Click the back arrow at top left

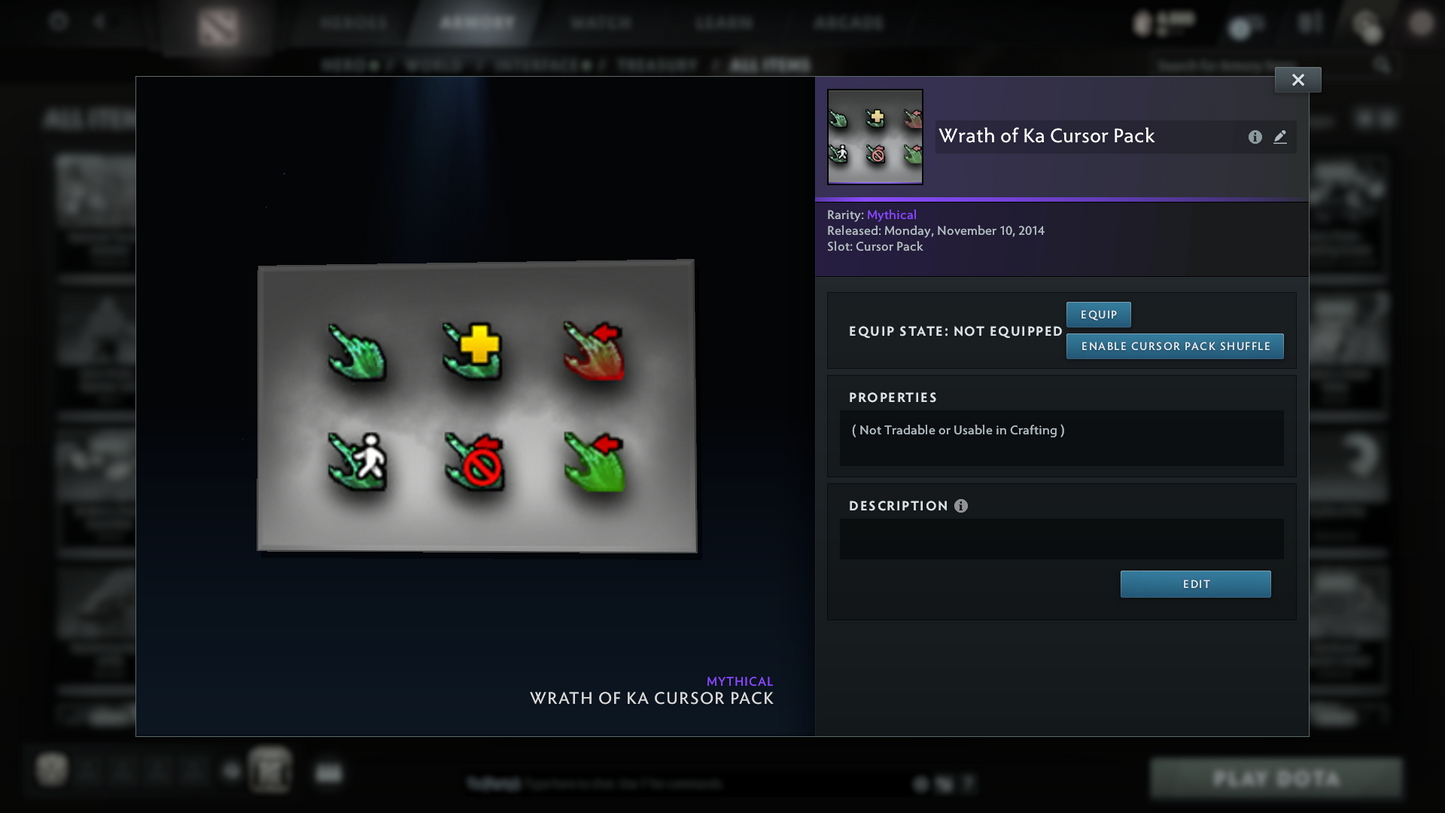97,21
